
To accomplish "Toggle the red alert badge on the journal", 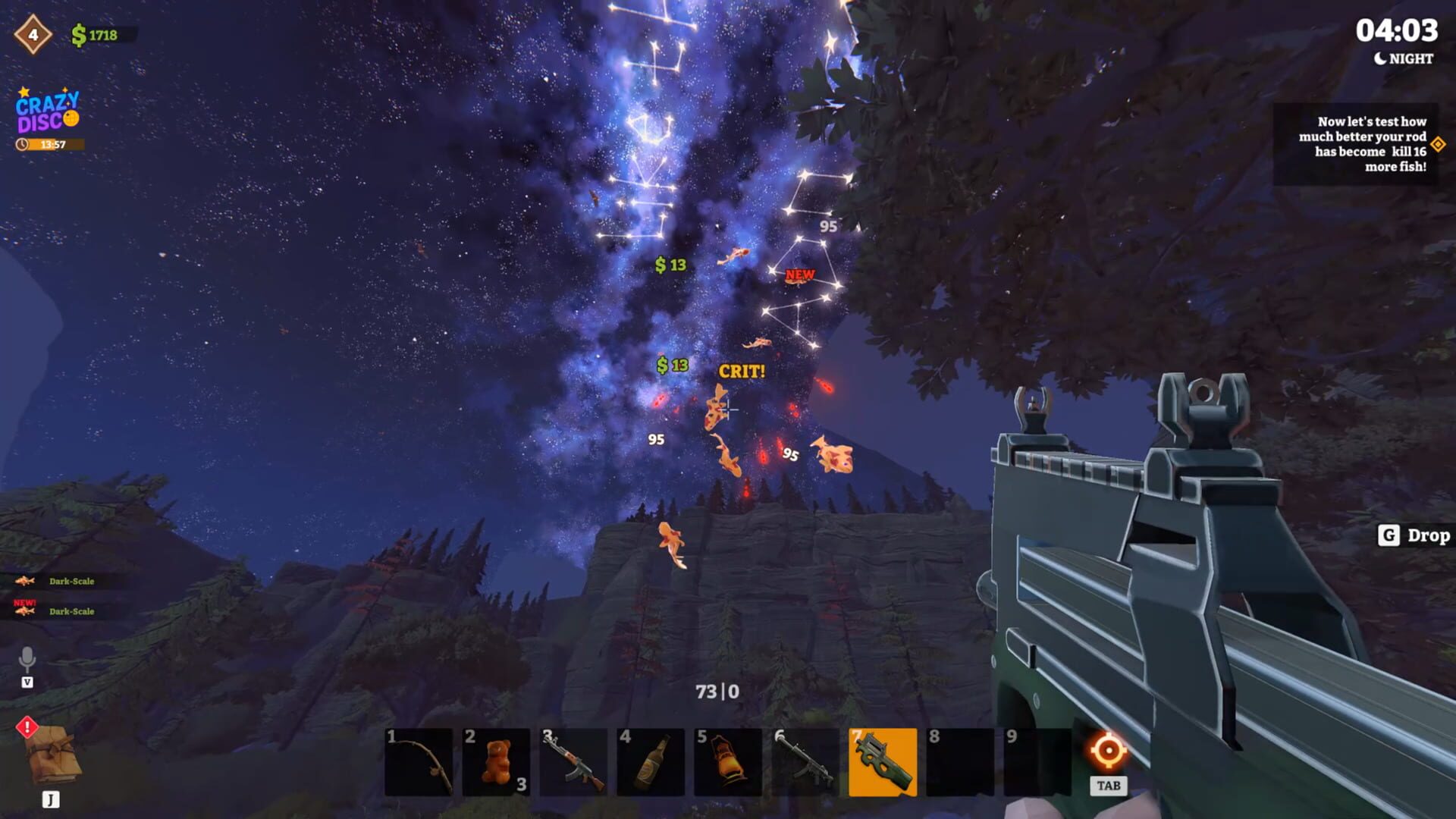I will tap(29, 729).
